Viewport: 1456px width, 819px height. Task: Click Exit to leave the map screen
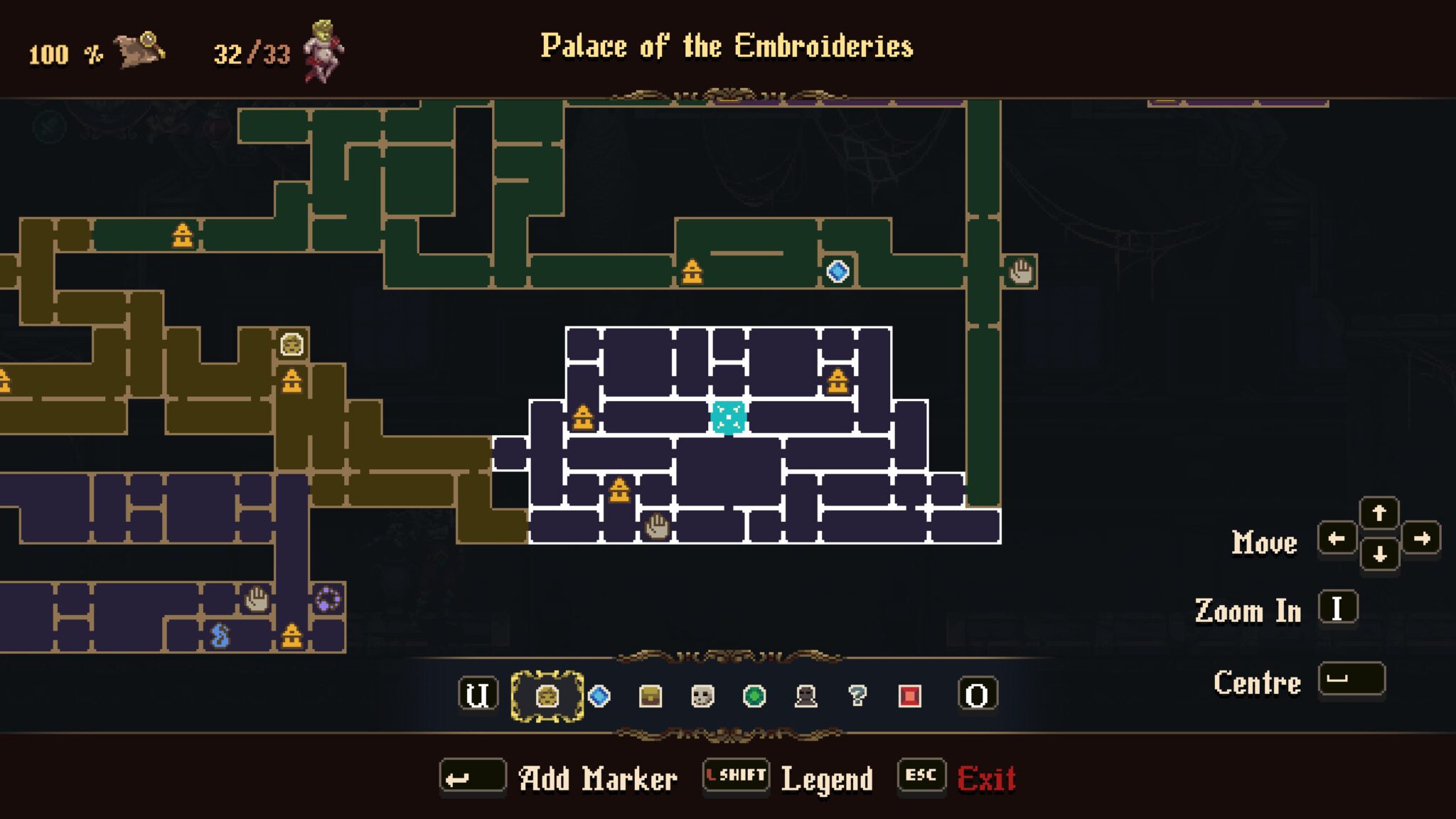(990, 777)
